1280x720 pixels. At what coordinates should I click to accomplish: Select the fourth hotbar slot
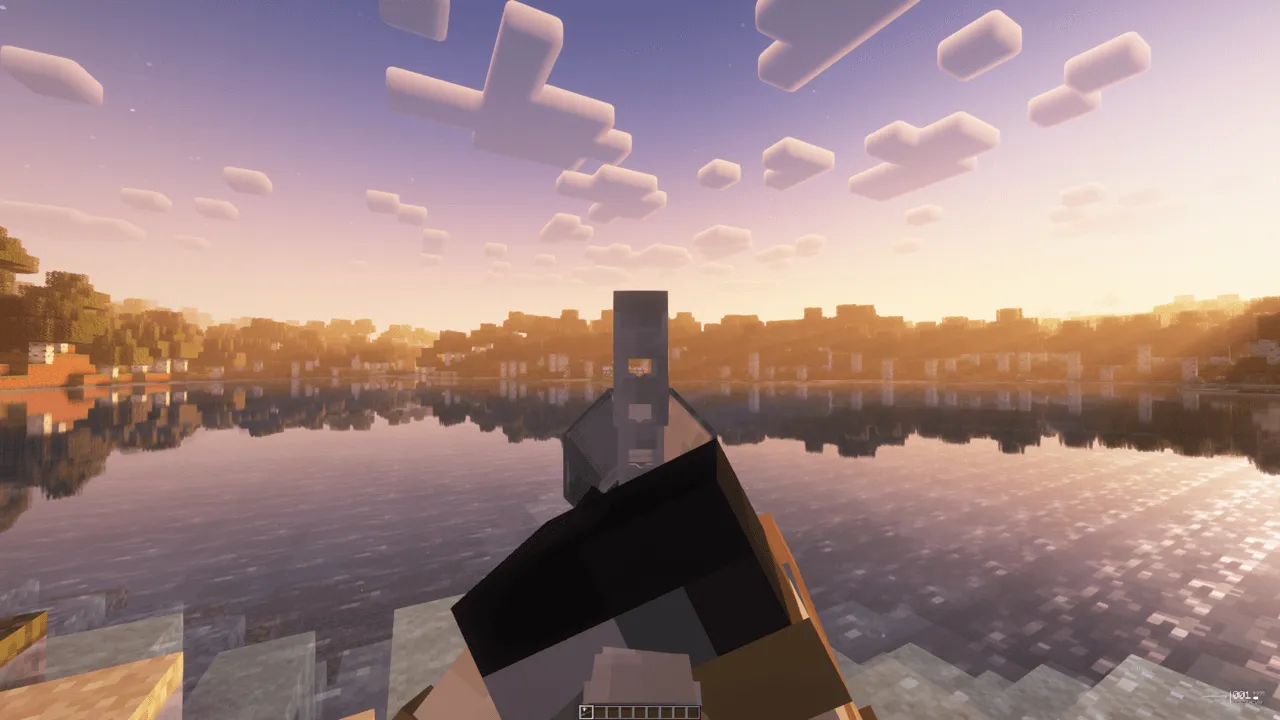pyautogui.click(x=627, y=712)
